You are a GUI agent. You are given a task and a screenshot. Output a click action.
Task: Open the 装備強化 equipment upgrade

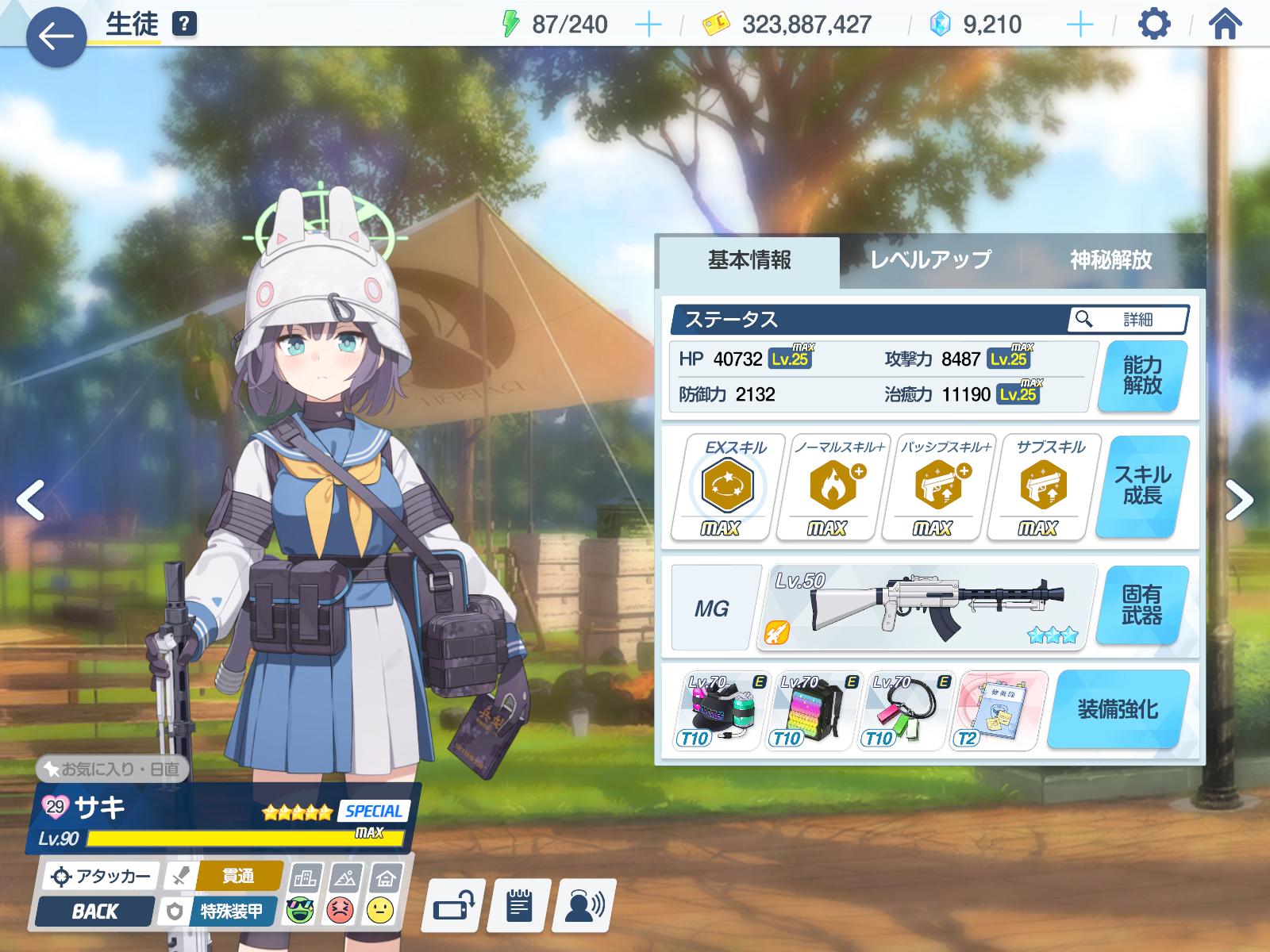coord(1118,709)
